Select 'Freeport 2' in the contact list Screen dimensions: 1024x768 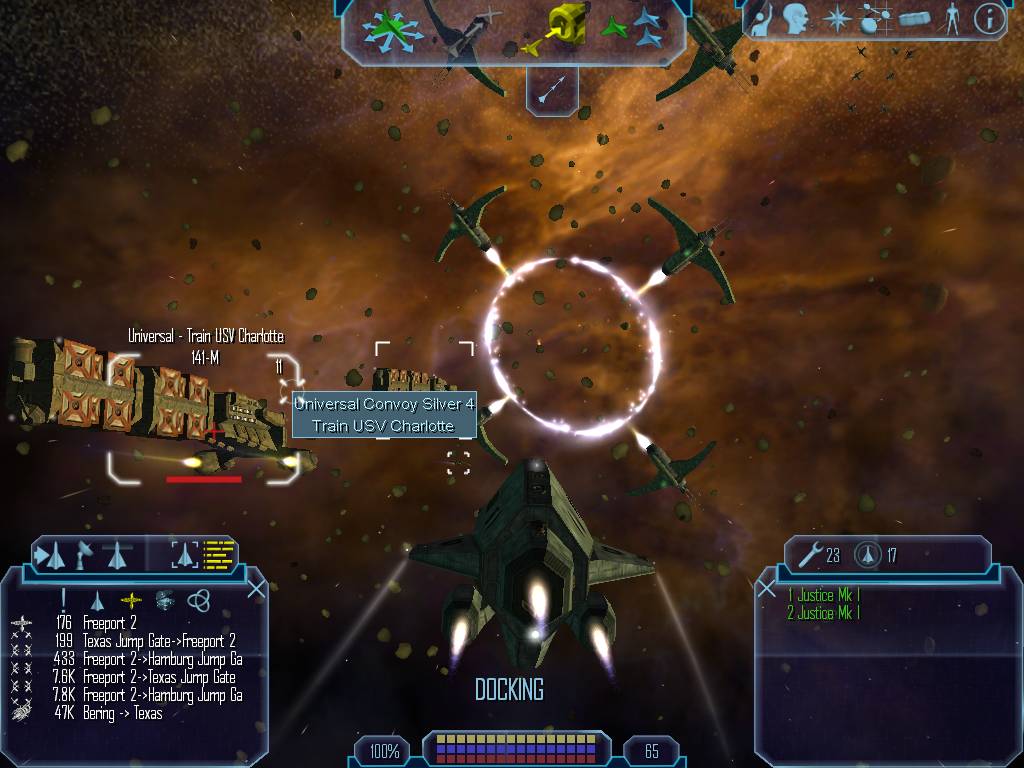(110, 623)
